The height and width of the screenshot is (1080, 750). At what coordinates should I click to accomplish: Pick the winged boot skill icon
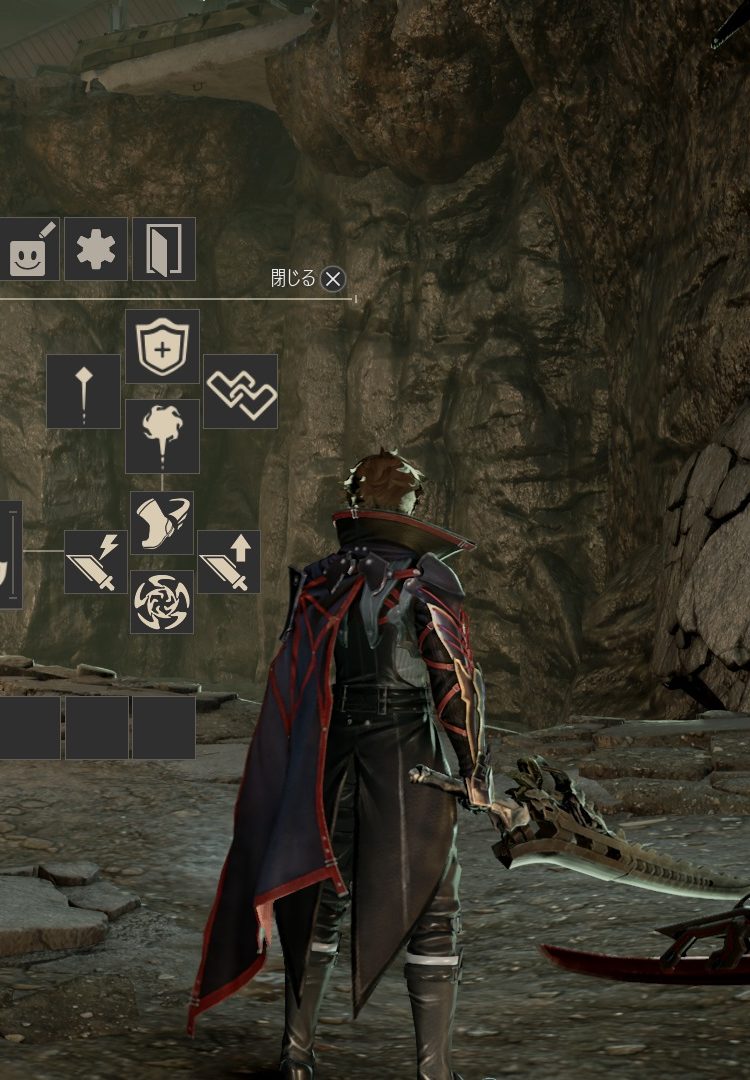[162, 523]
